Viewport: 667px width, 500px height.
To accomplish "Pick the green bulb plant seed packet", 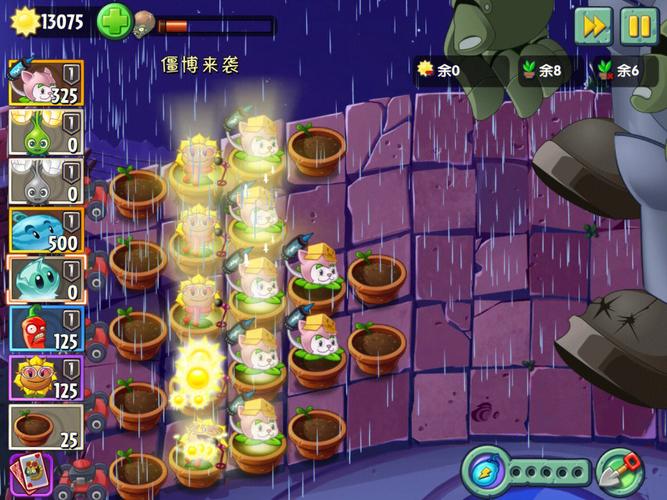I will (45, 132).
